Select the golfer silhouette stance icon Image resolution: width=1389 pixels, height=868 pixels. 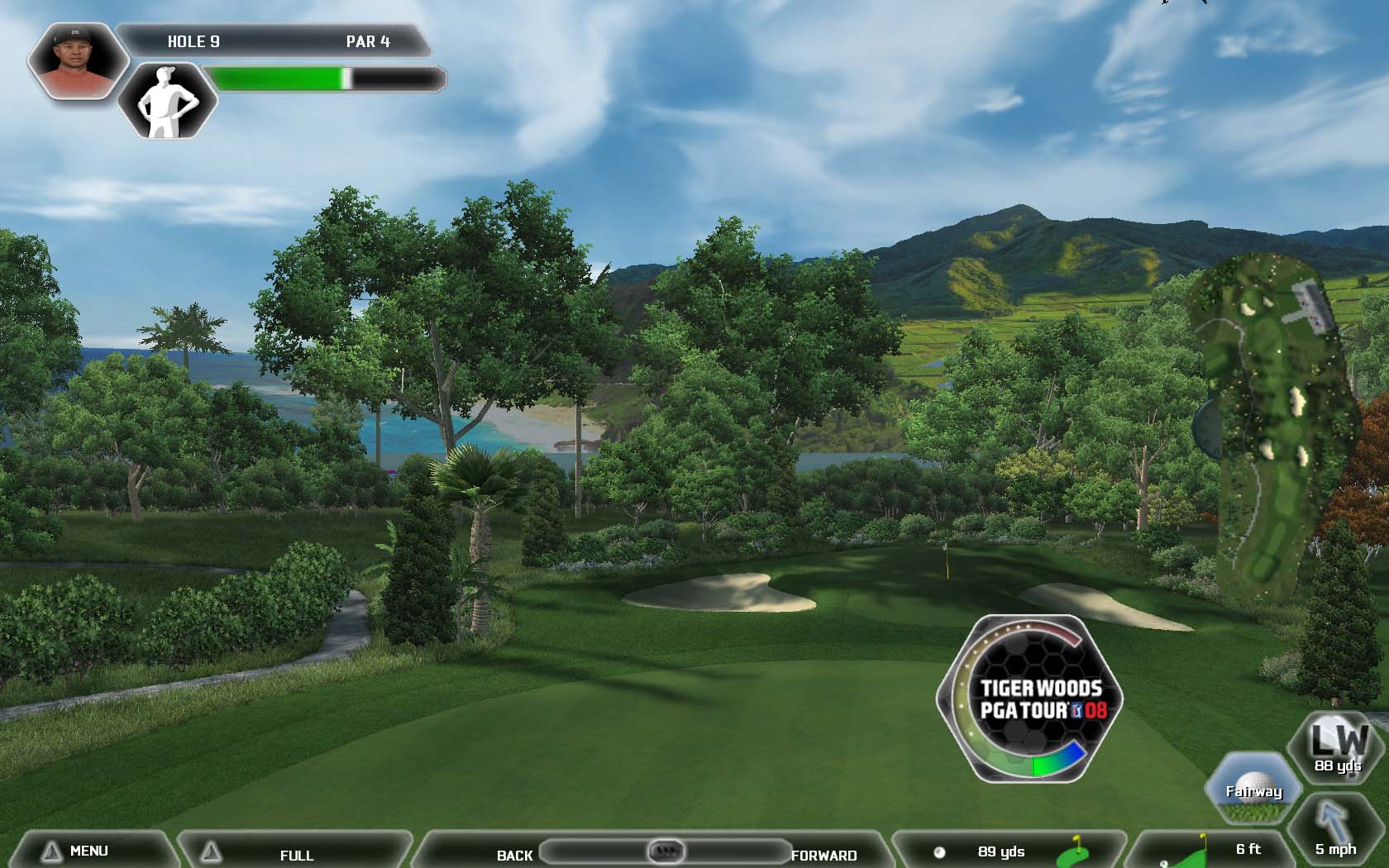coord(168,101)
